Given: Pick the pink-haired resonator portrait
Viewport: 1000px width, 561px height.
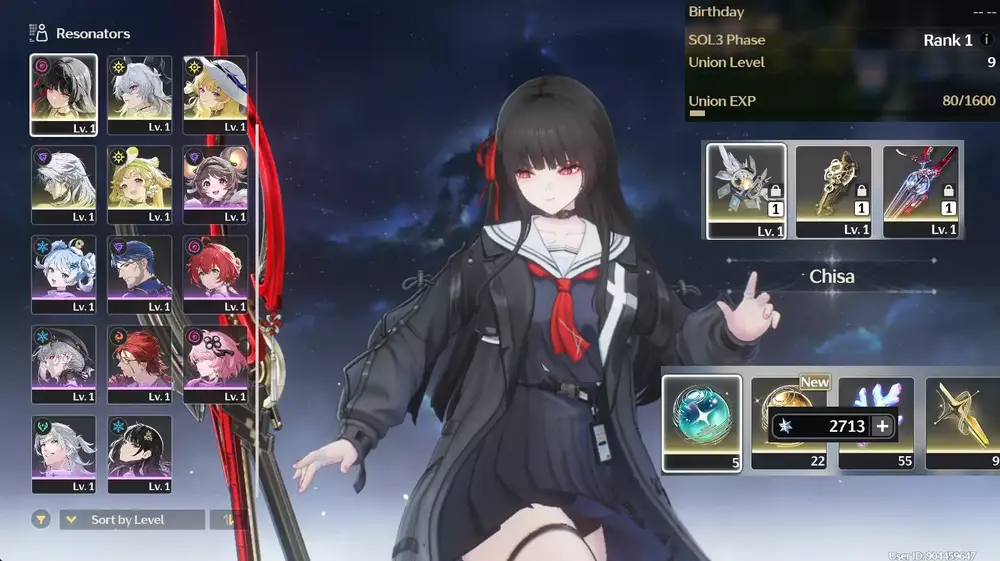Looking at the screenshot, I should coord(216,363).
